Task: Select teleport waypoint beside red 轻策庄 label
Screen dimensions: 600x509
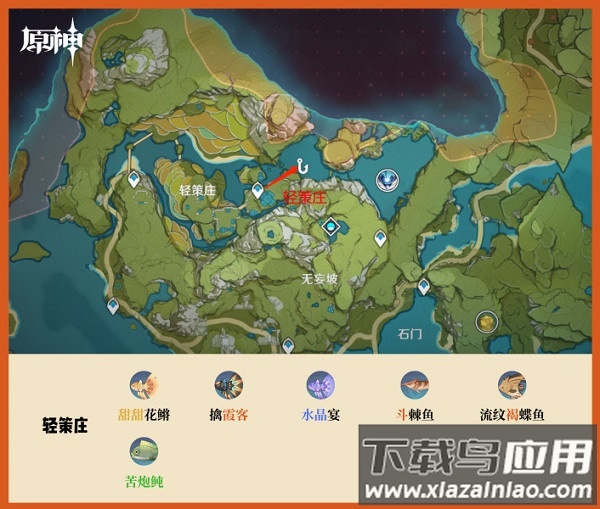Action: click(258, 188)
